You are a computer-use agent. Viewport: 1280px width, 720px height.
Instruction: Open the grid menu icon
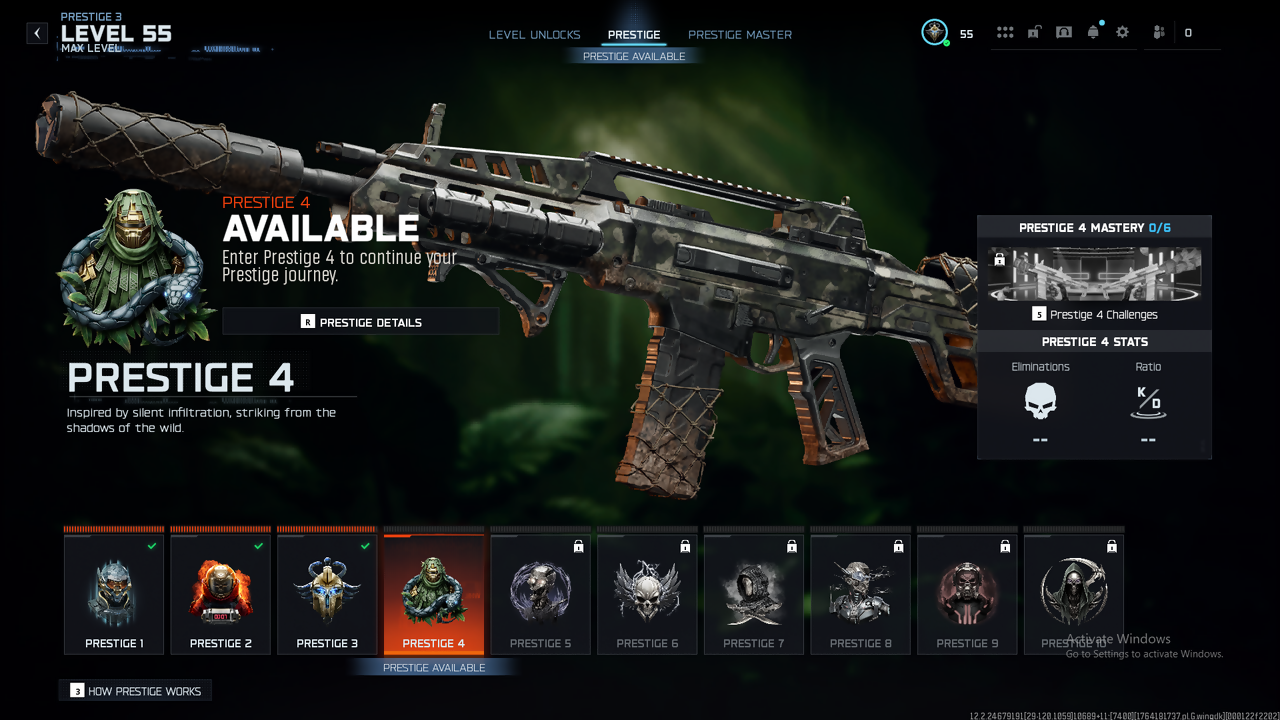(1005, 32)
